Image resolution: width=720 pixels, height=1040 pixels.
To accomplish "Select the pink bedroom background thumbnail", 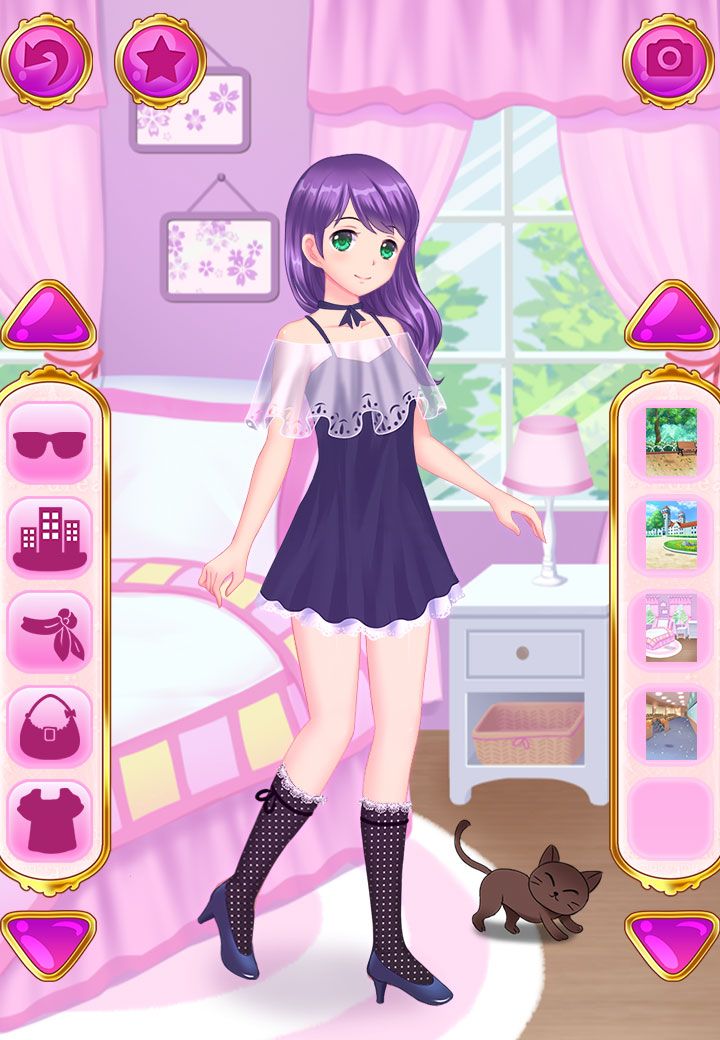I will tap(671, 629).
